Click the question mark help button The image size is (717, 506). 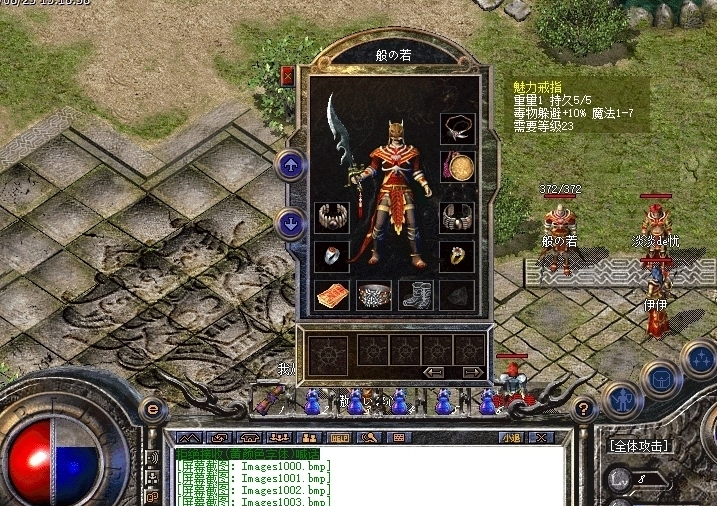tap(584, 408)
